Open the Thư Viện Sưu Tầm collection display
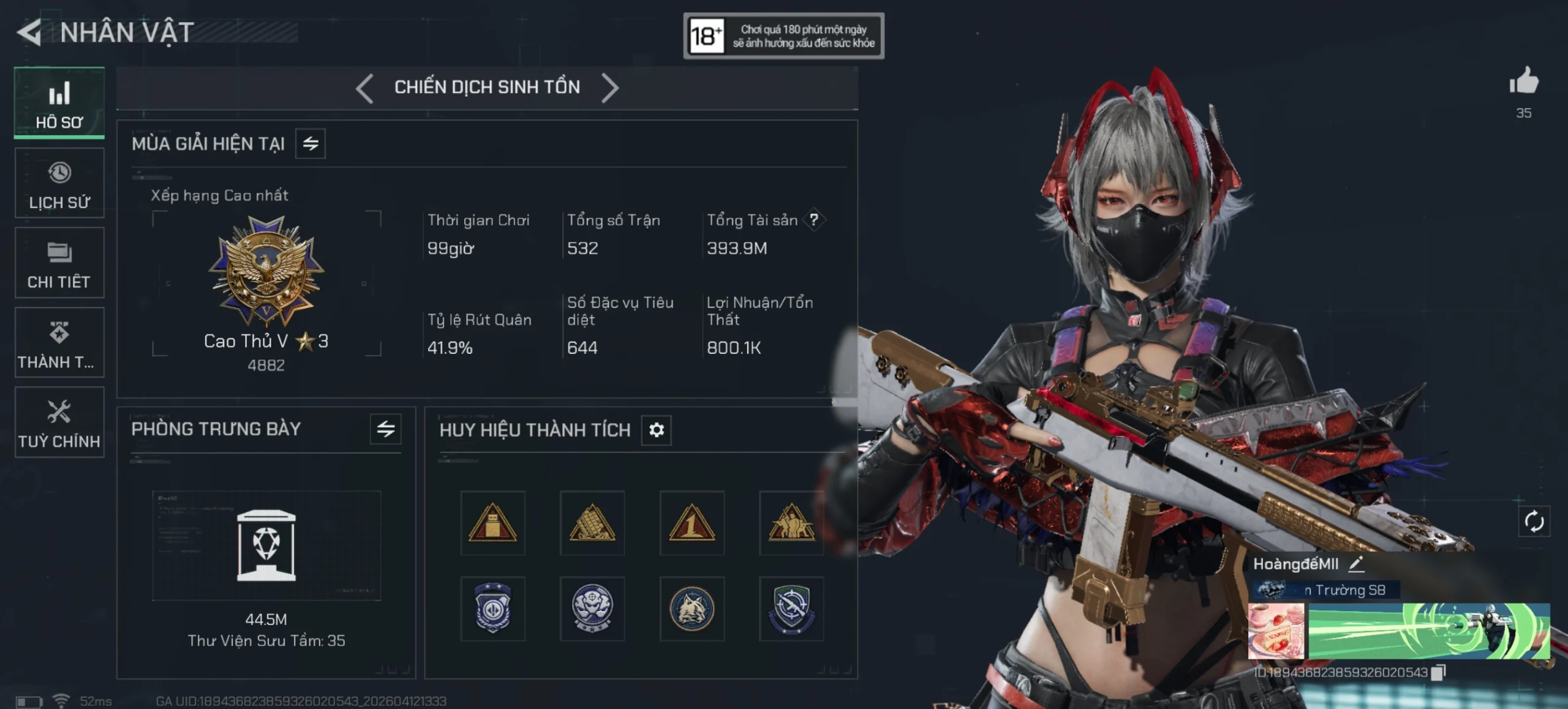Screen dimensions: 1568x709 (x=266, y=546)
